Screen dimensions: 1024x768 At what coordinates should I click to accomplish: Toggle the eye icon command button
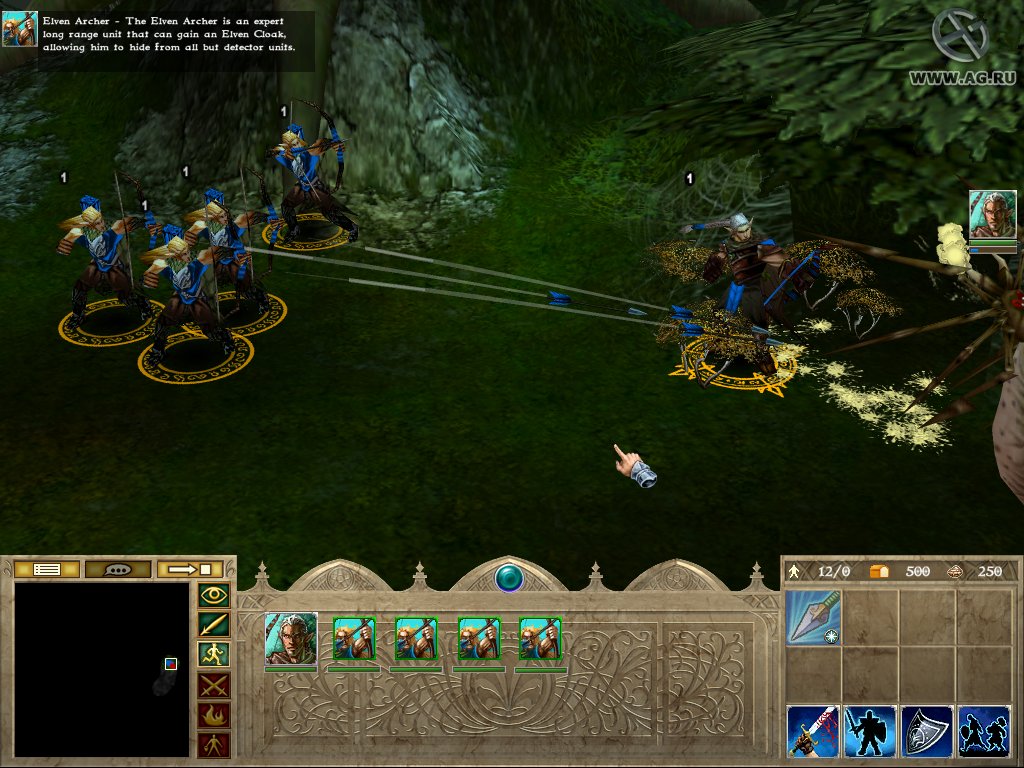(x=215, y=596)
